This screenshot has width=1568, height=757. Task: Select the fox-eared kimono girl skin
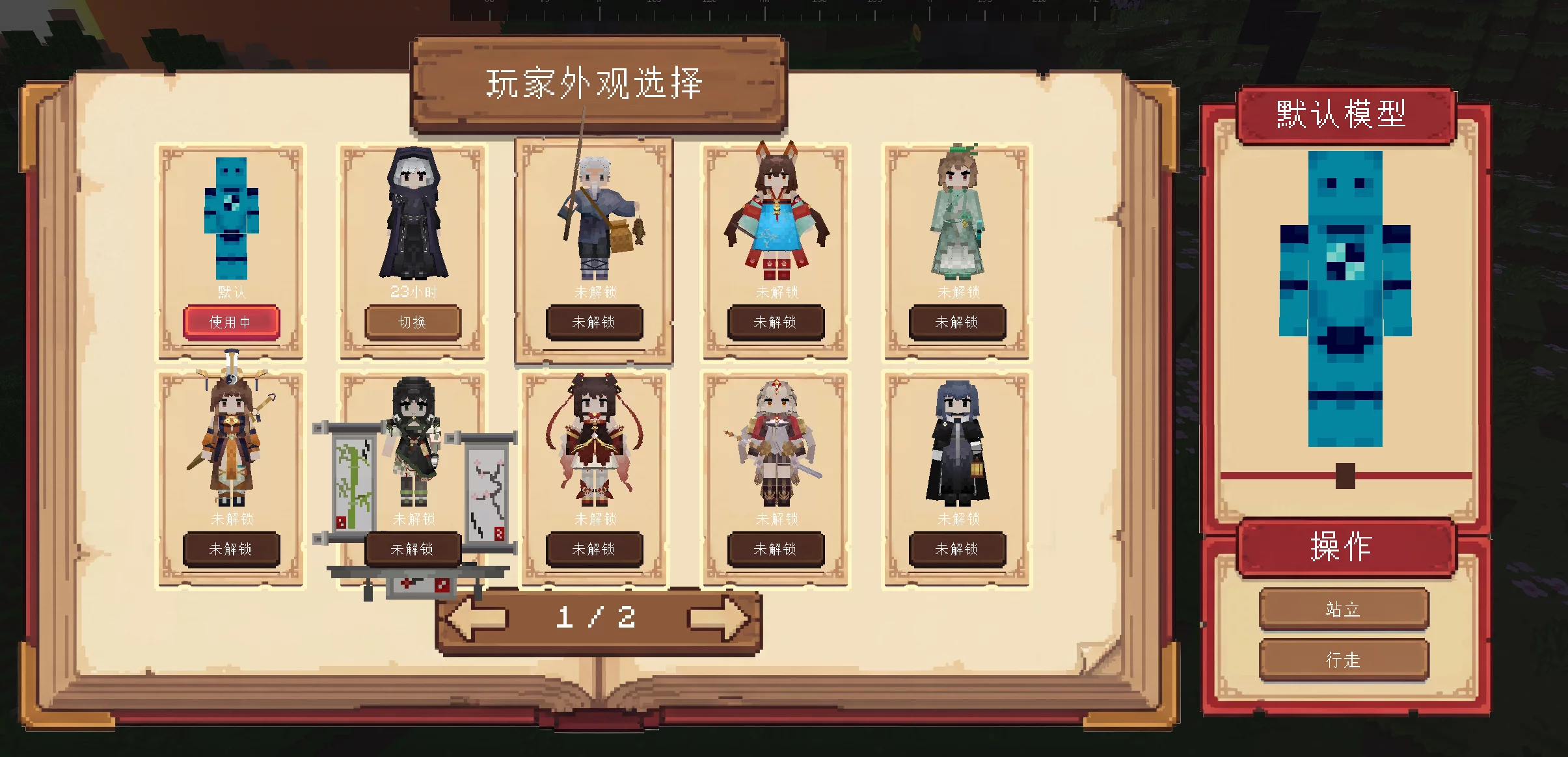(774, 215)
